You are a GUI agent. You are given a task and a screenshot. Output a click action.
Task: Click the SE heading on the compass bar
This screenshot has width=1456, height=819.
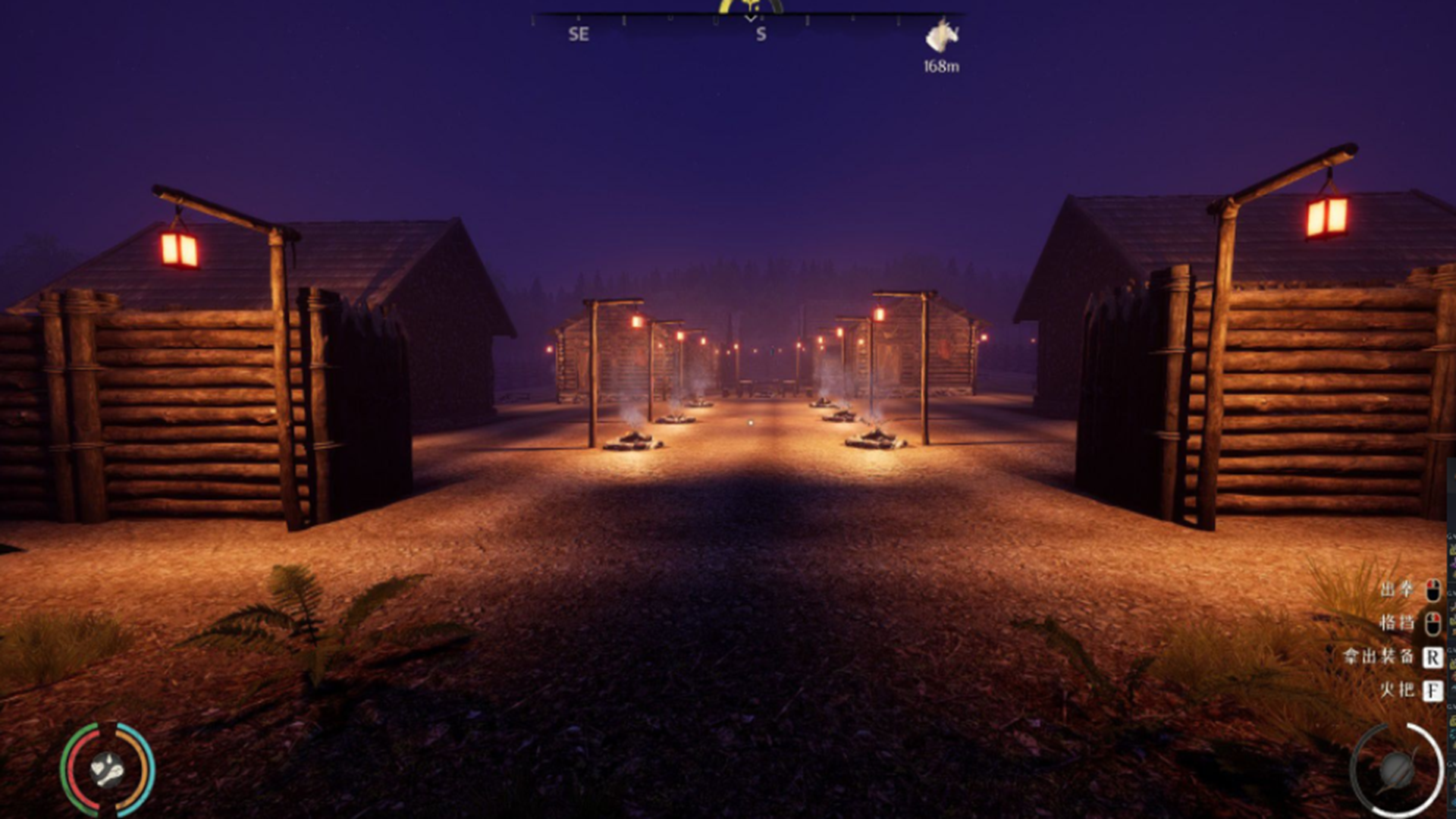point(579,34)
